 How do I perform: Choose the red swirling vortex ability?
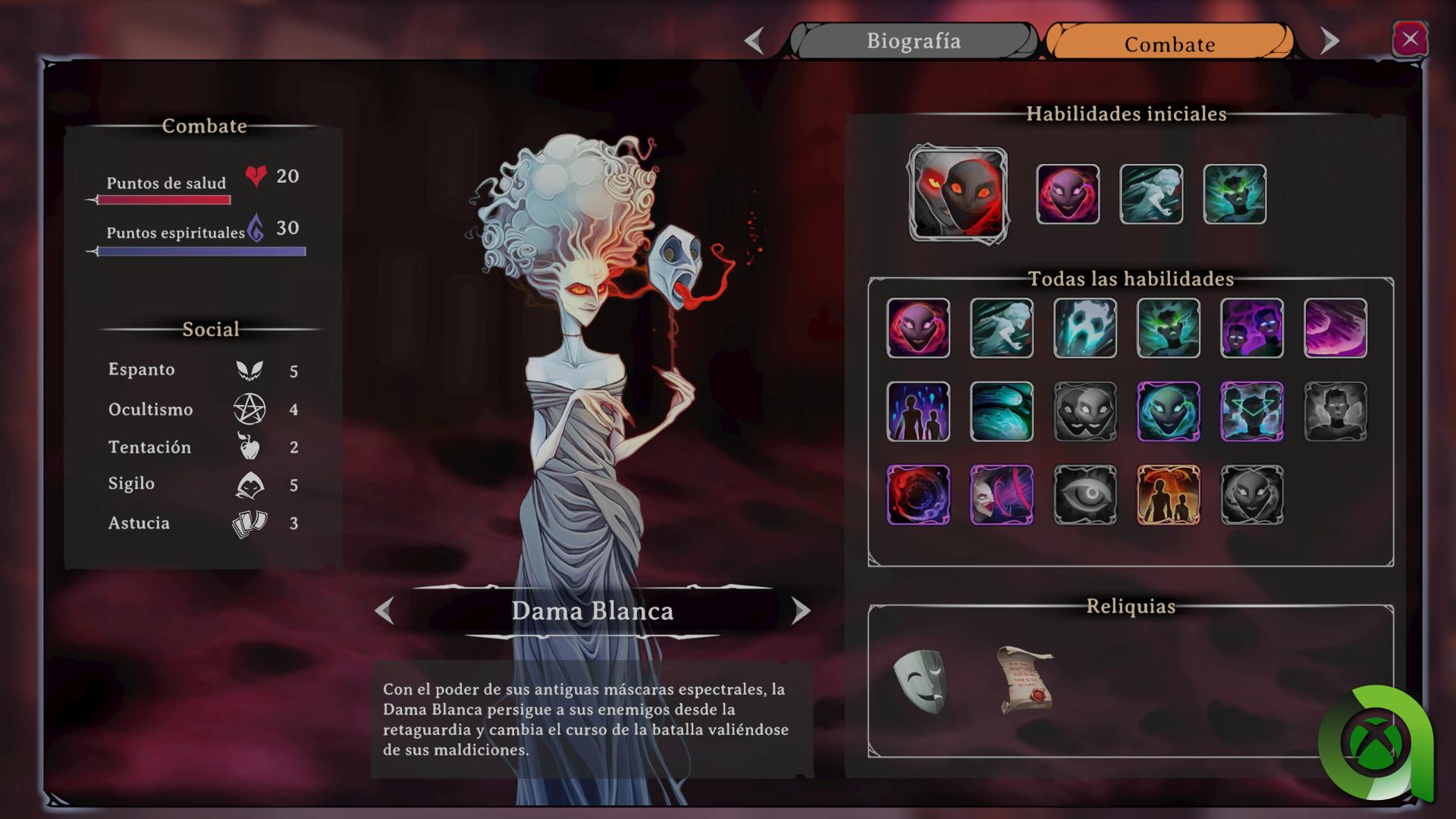tap(918, 495)
